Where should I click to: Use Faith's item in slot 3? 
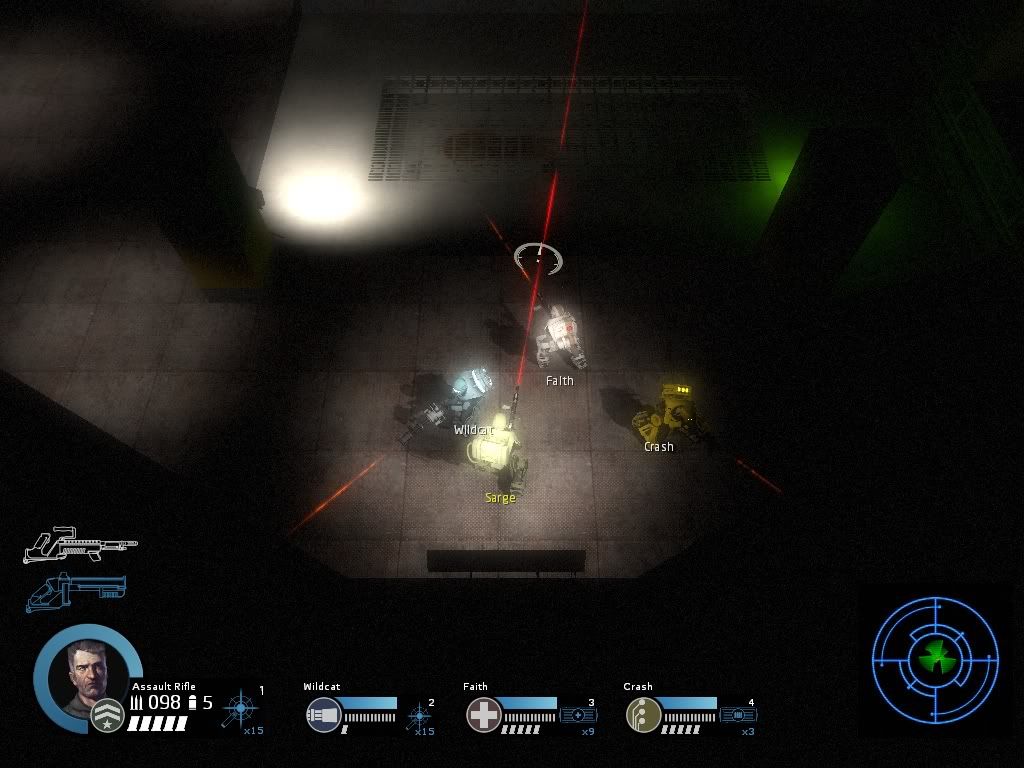coord(578,715)
